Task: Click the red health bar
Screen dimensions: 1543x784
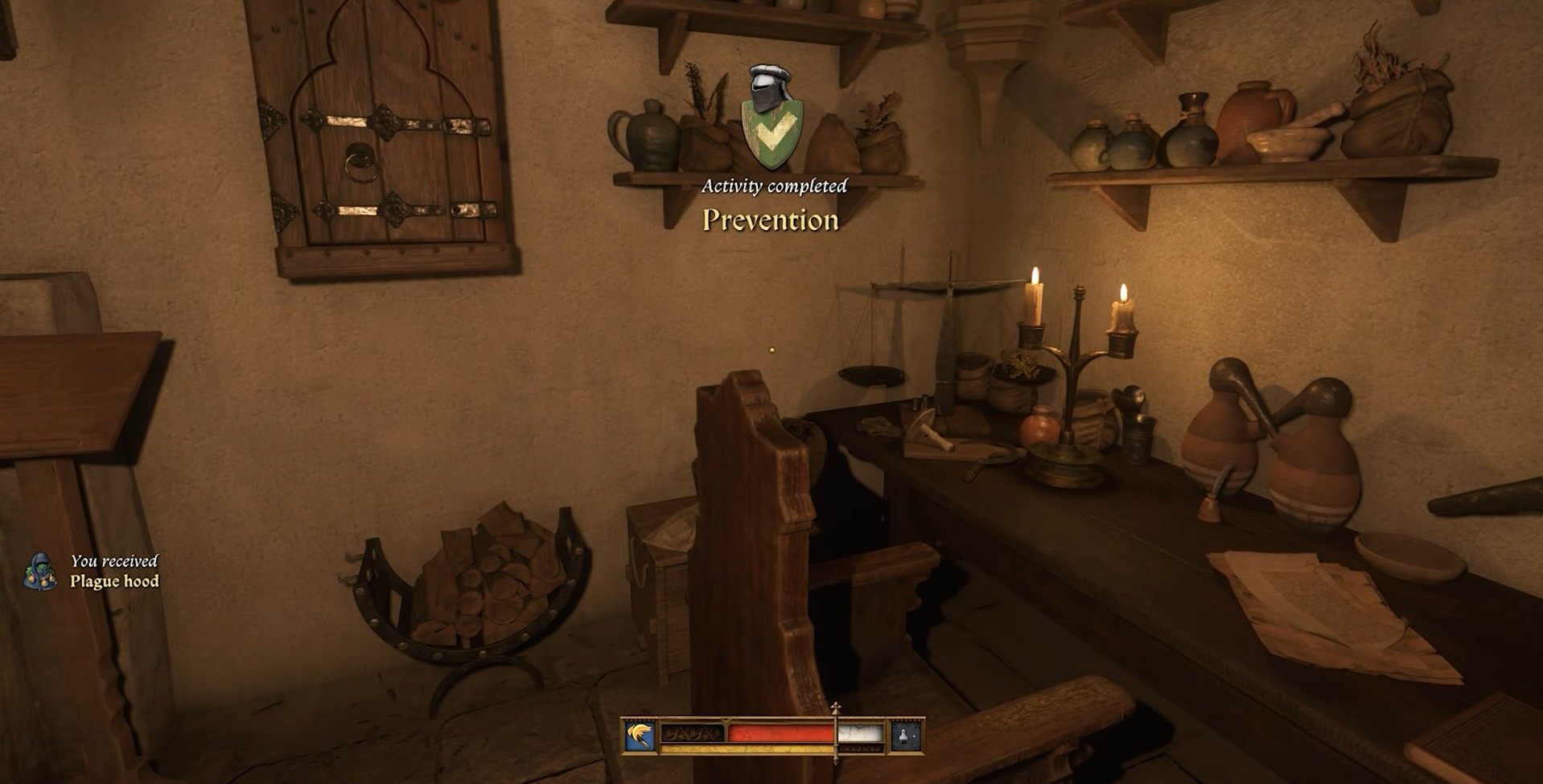Action: click(779, 734)
